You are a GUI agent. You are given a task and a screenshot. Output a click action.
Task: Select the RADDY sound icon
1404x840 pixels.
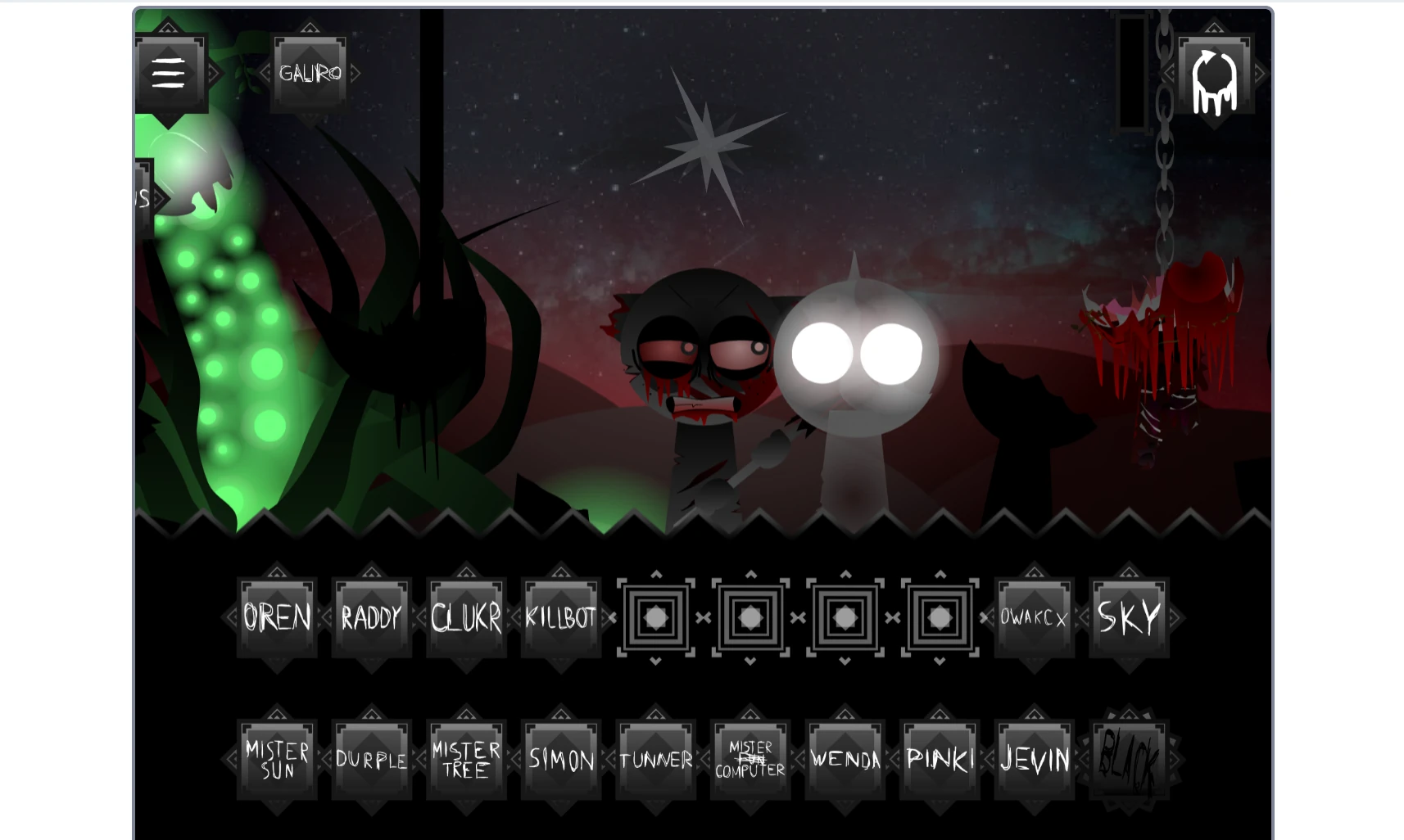tap(371, 618)
